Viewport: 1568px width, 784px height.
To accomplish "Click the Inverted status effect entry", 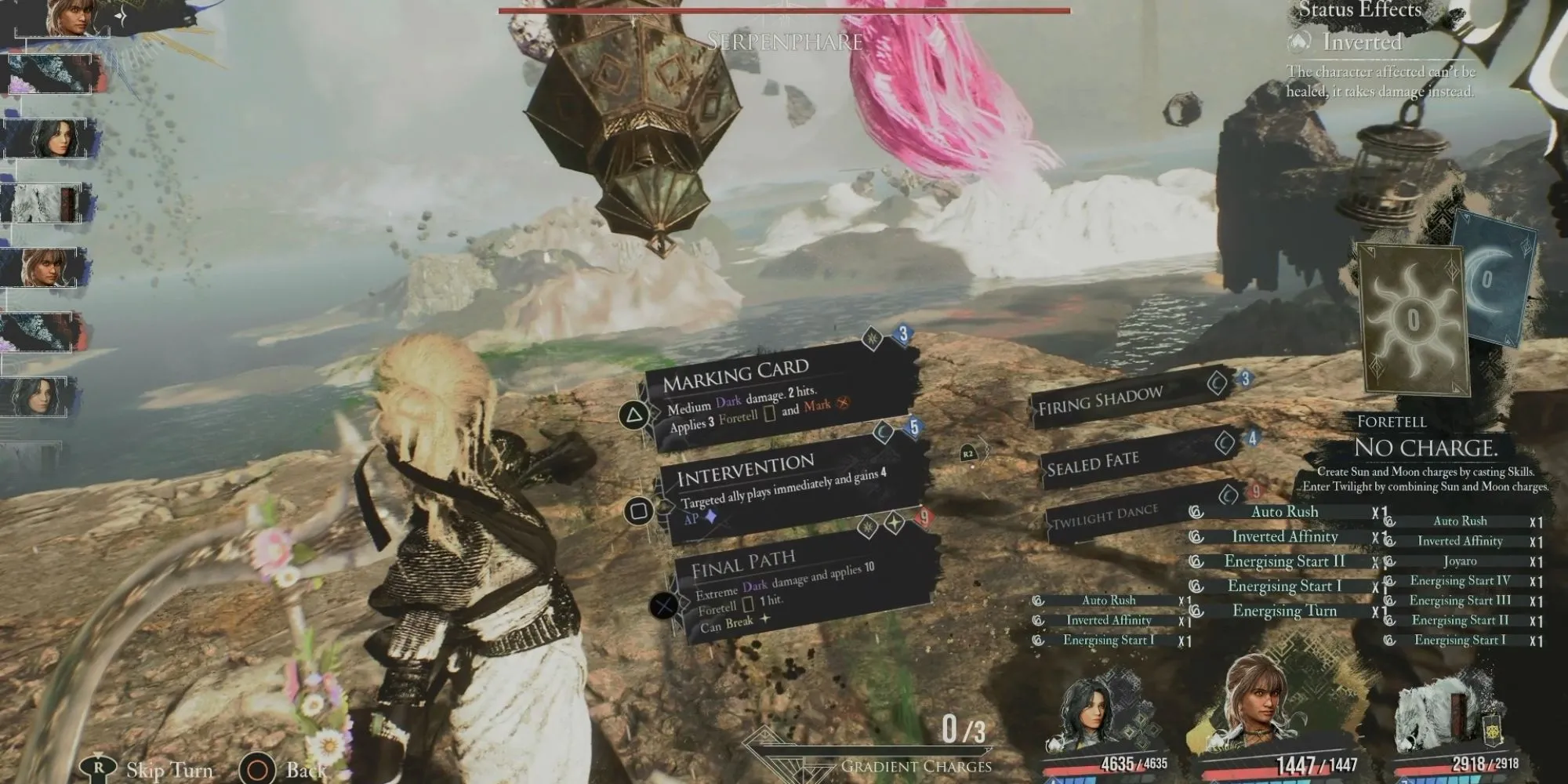I will click(1360, 42).
